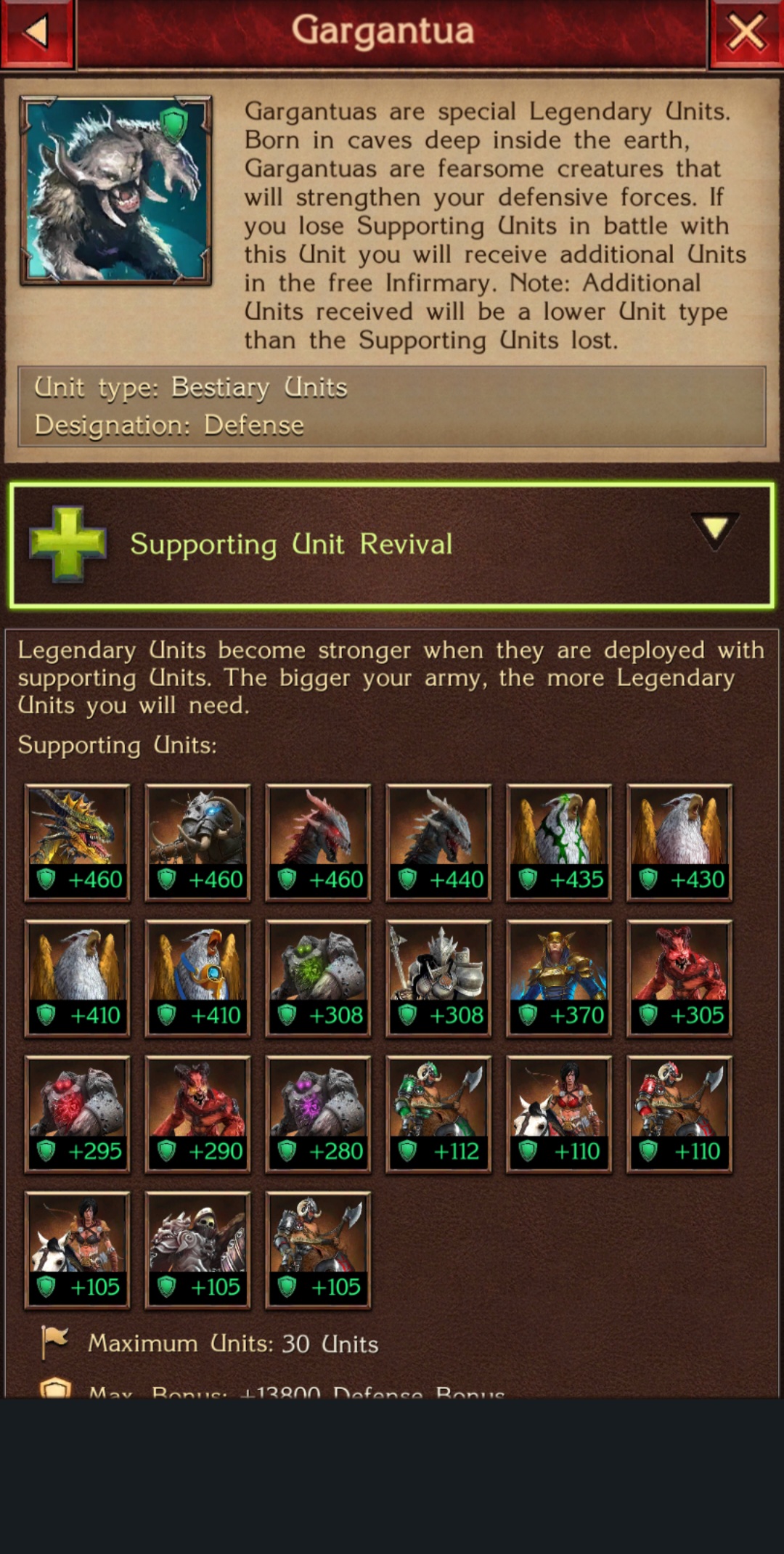The width and height of the screenshot is (784, 1554).
Task: Select the golden-armored warrior with +370
Action: tap(559, 977)
